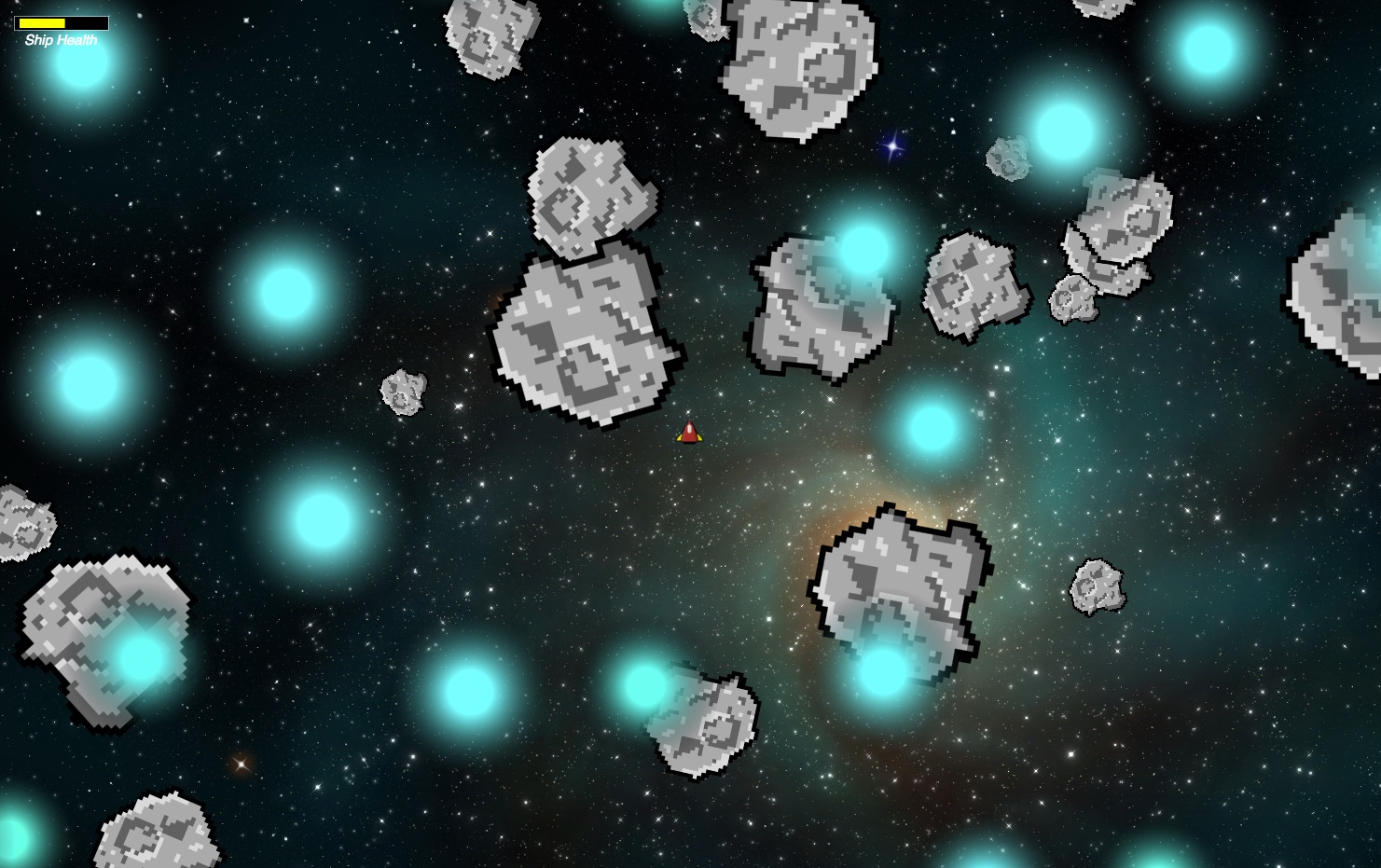Click the small red rocket ship
This screenshot has height=868, width=1381.
pyautogui.click(x=689, y=431)
